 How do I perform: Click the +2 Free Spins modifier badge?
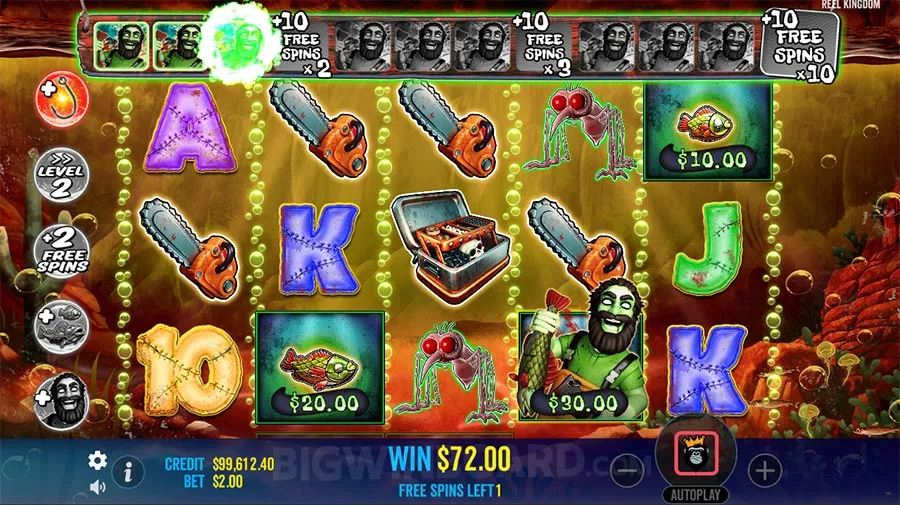click(x=62, y=250)
